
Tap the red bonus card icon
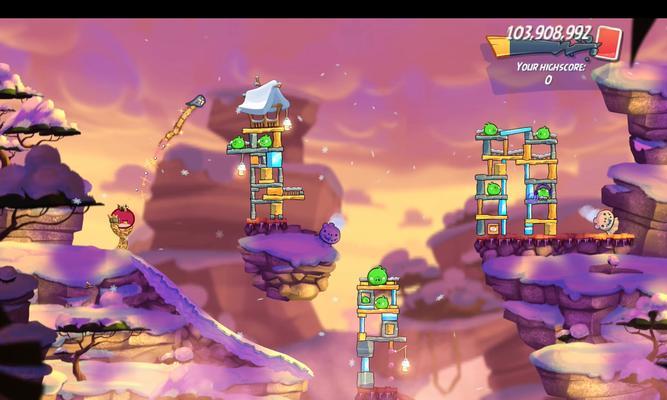[609, 43]
